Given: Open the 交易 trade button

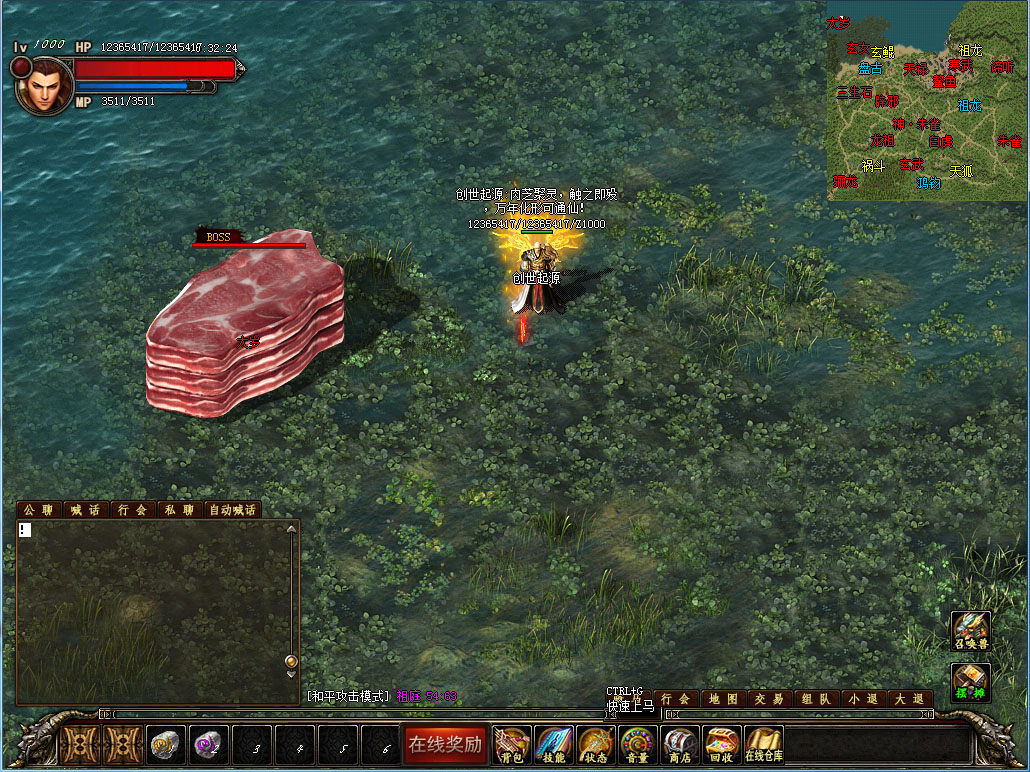Looking at the screenshot, I should tap(769, 699).
